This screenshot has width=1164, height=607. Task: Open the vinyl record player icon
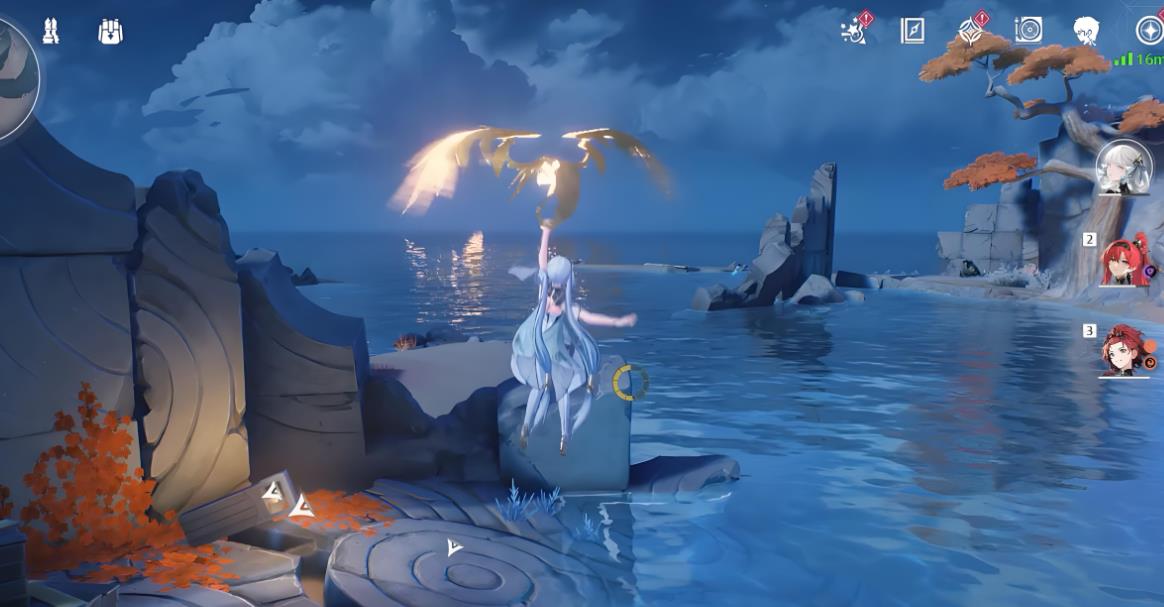(1028, 31)
